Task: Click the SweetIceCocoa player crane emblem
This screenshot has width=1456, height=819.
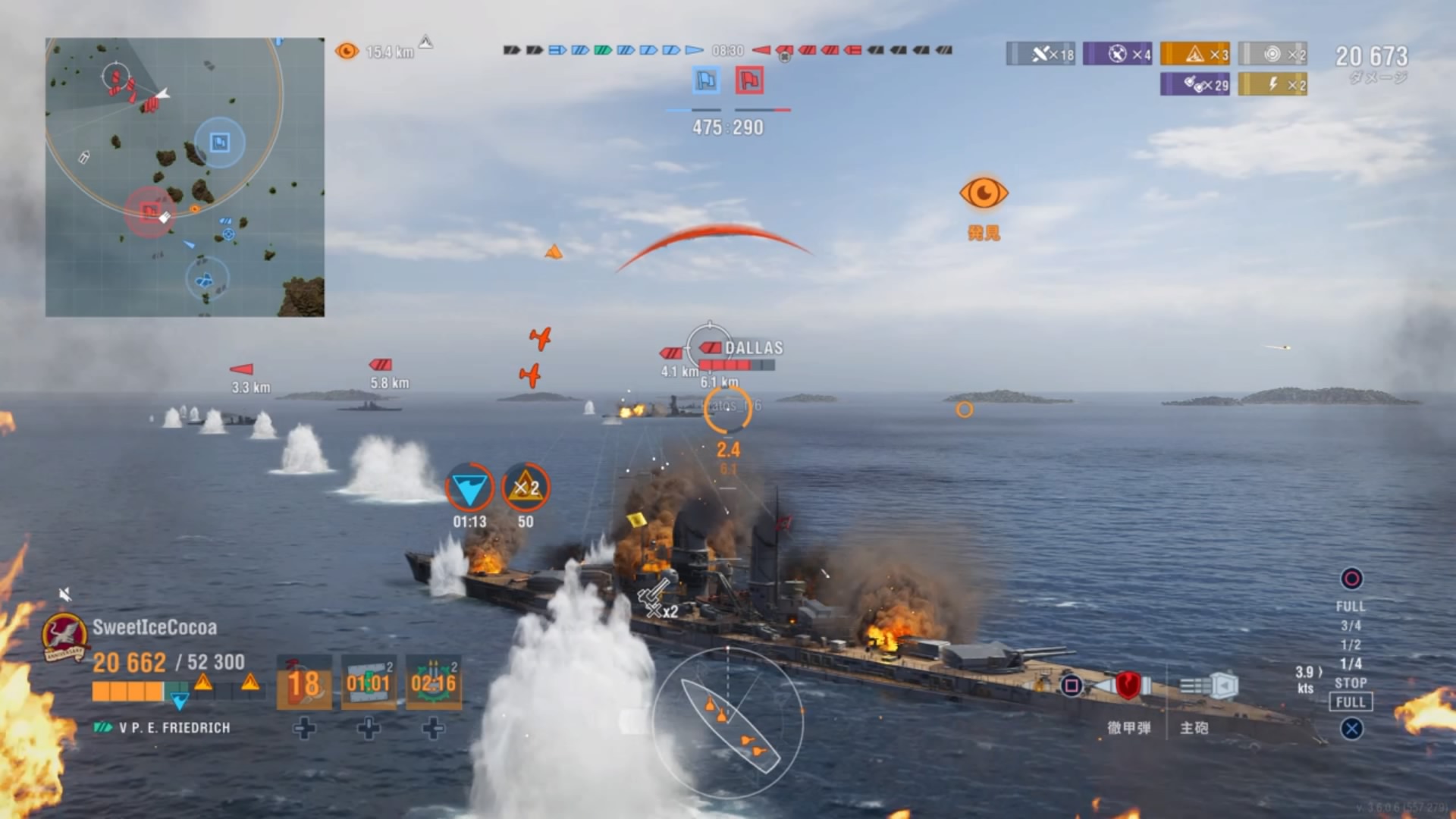Action: tap(64, 636)
